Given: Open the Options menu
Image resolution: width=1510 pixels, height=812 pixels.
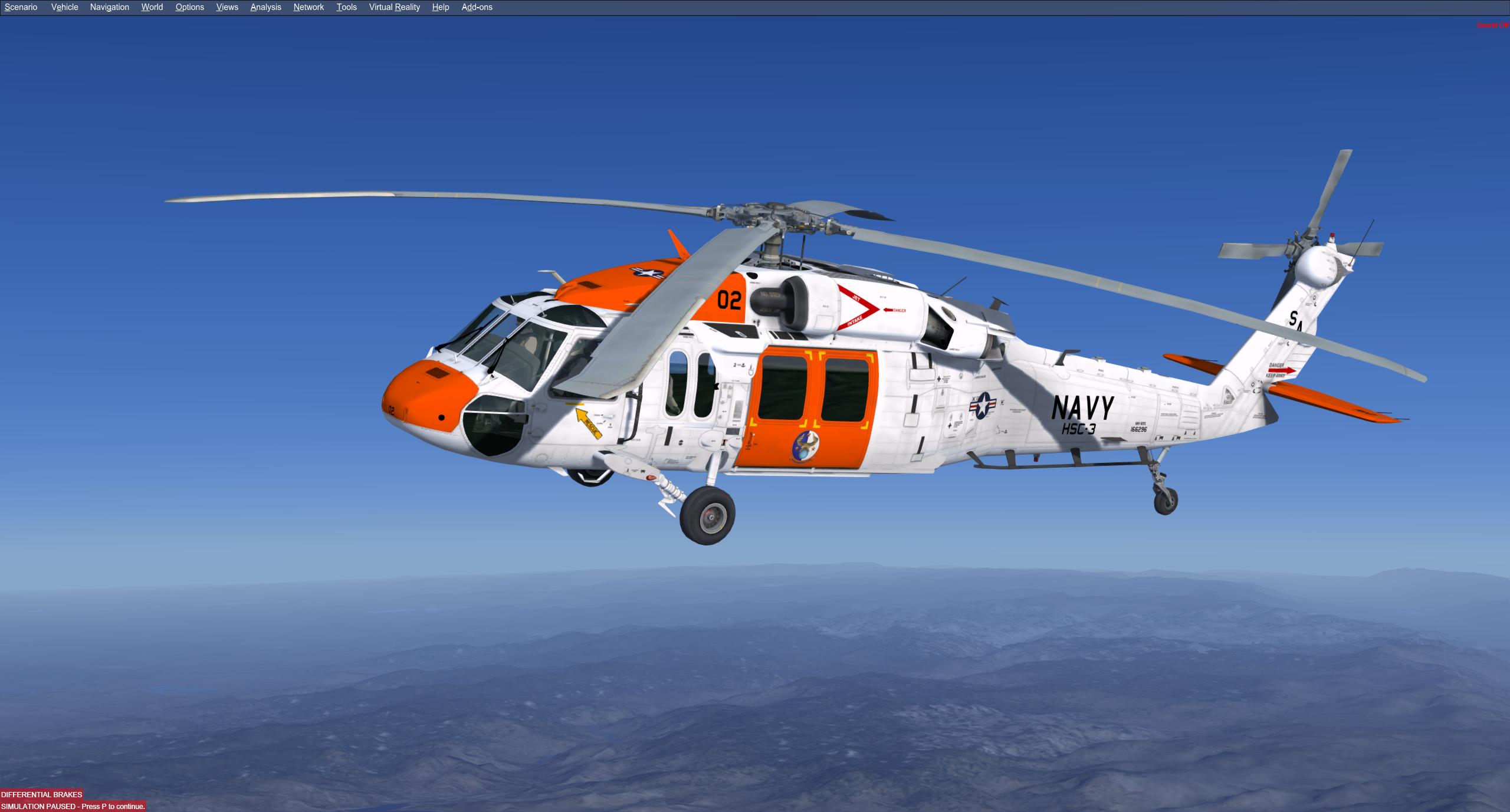Looking at the screenshot, I should [x=189, y=7].
